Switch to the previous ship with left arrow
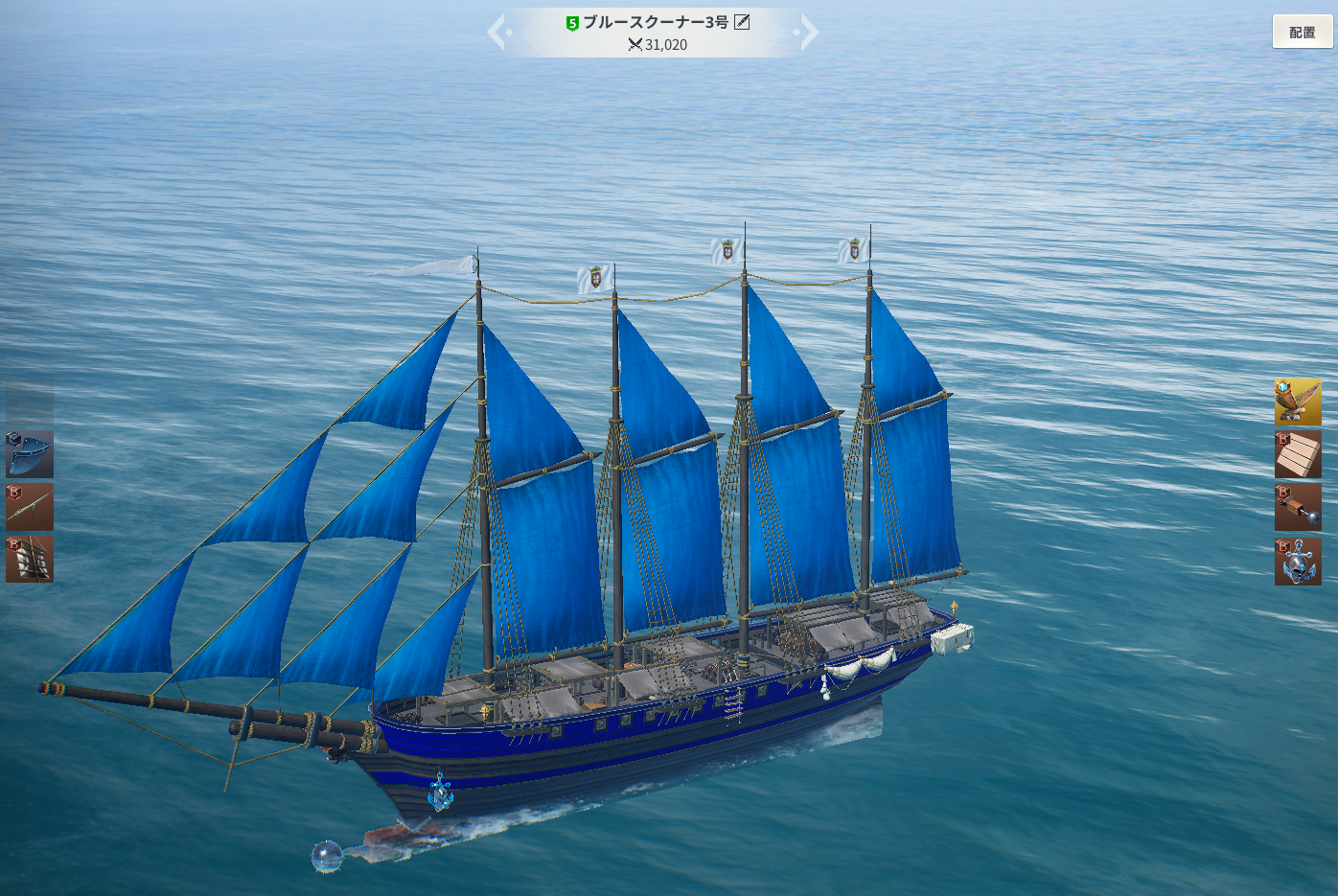The height and width of the screenshot is (896, 1338). pos(497,33)
